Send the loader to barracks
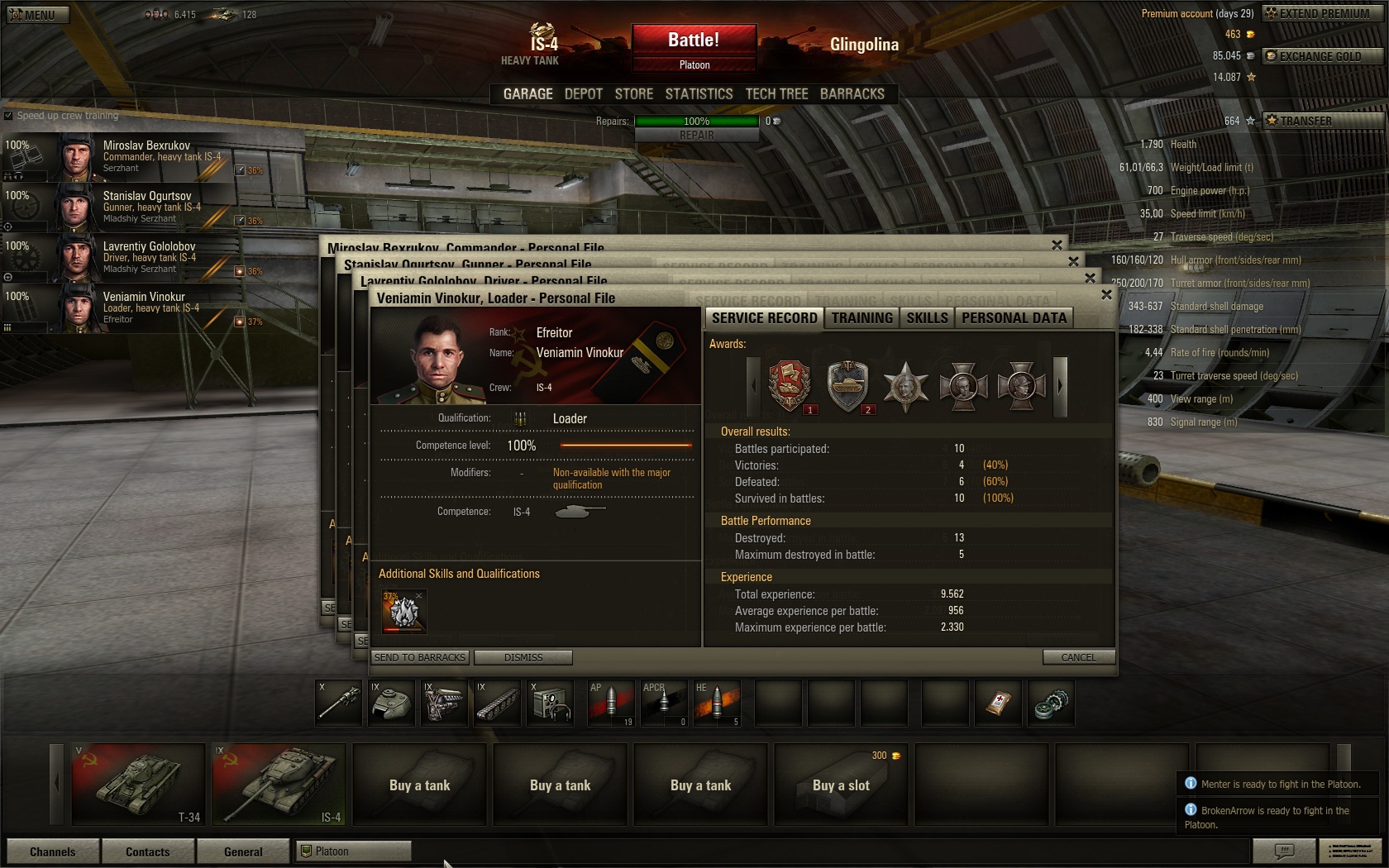This screenshot has height=868, width=1389. click(420, 658)
